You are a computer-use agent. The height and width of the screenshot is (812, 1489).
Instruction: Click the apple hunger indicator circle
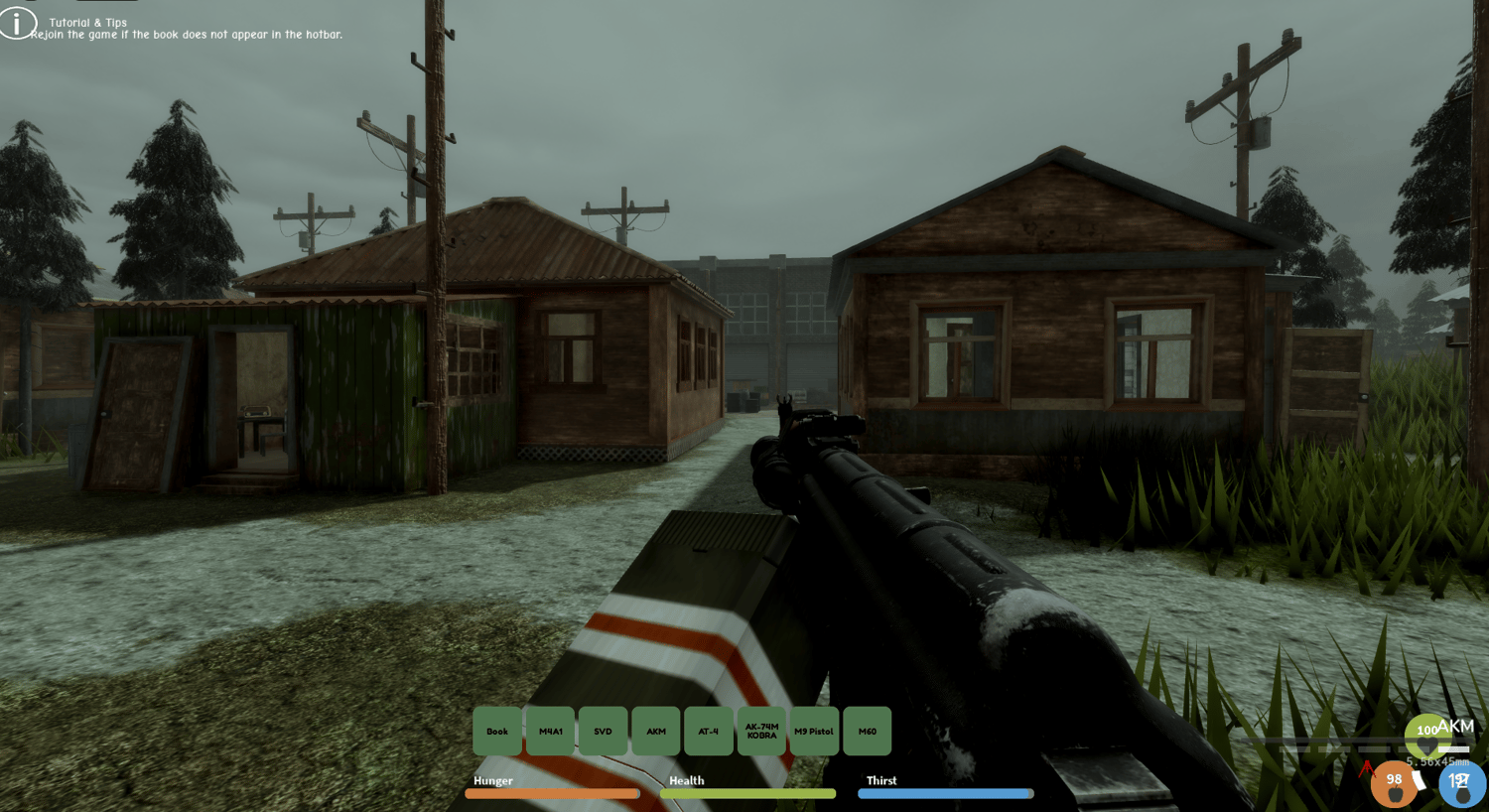pyautogui.click(x=1395, y=784)
